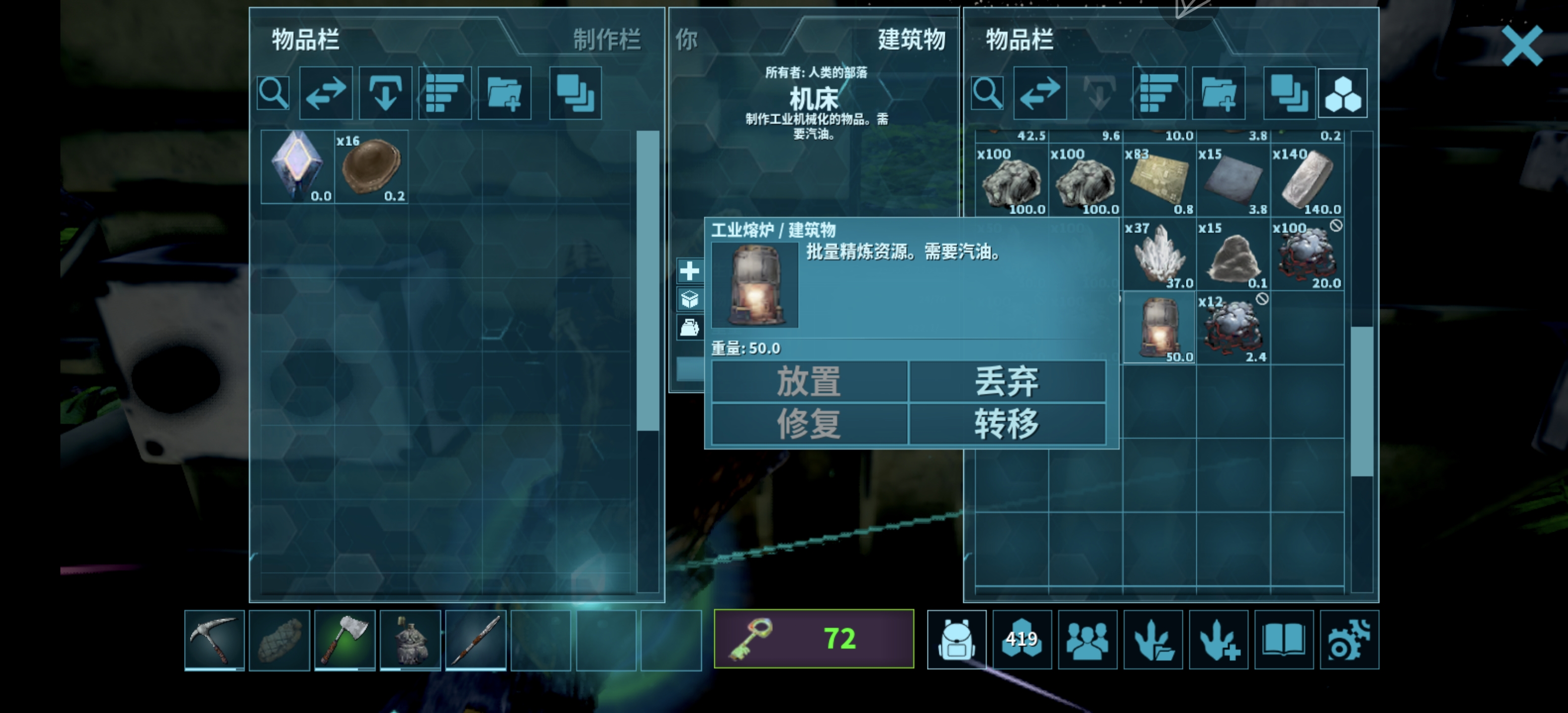
Task: Toggle the hexagon filter on the right inventory
Action: point(1343,93)
